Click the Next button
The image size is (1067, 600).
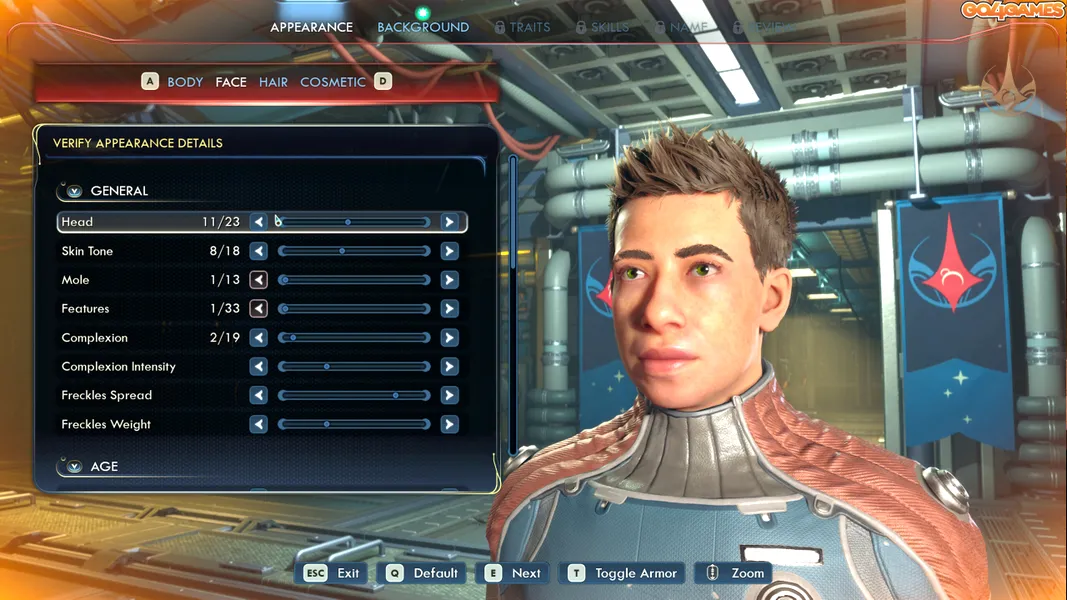(514, 573)
